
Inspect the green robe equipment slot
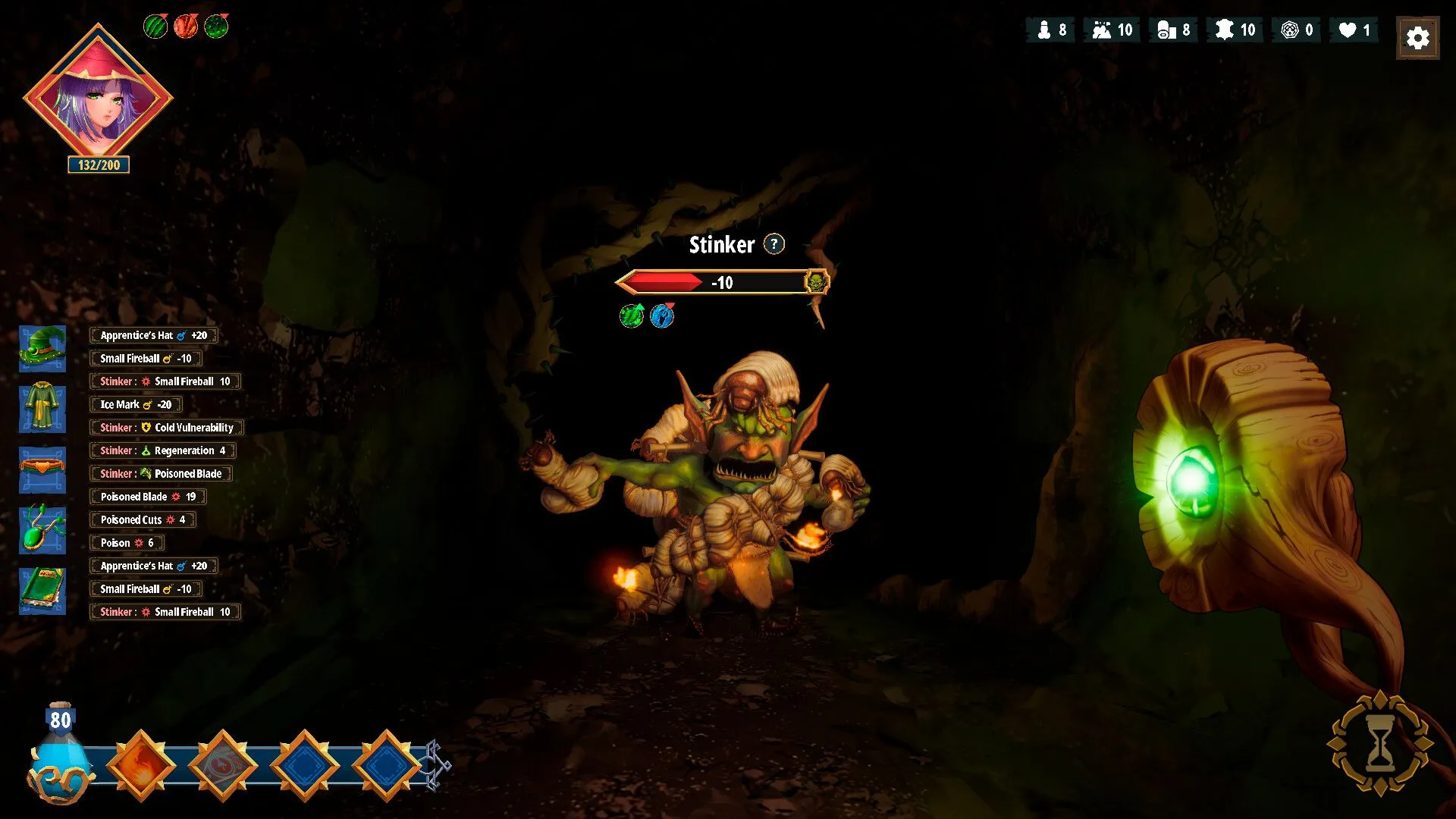click(42, 409)
